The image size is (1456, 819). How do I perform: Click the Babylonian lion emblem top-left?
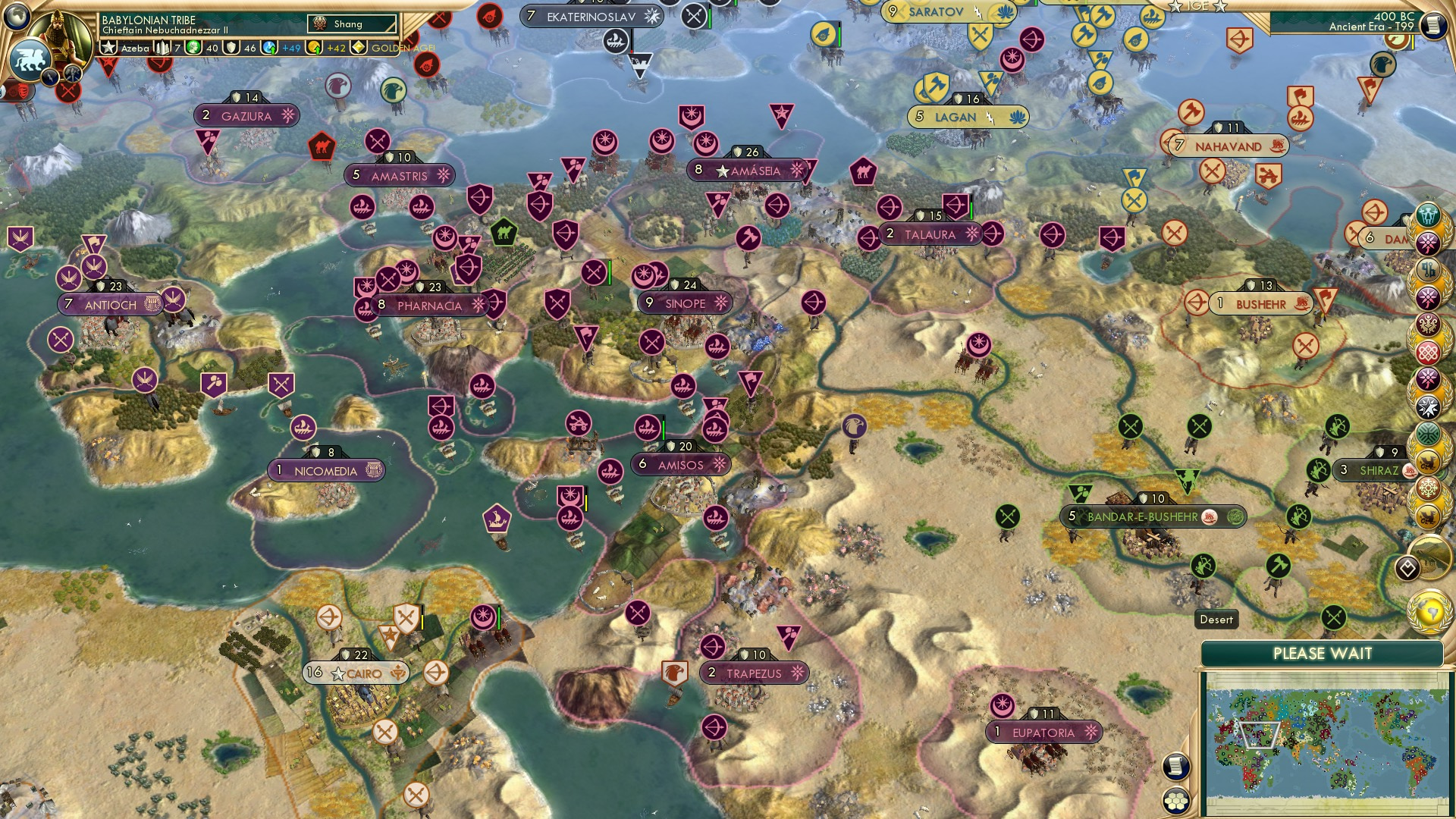tap(32, 59)
